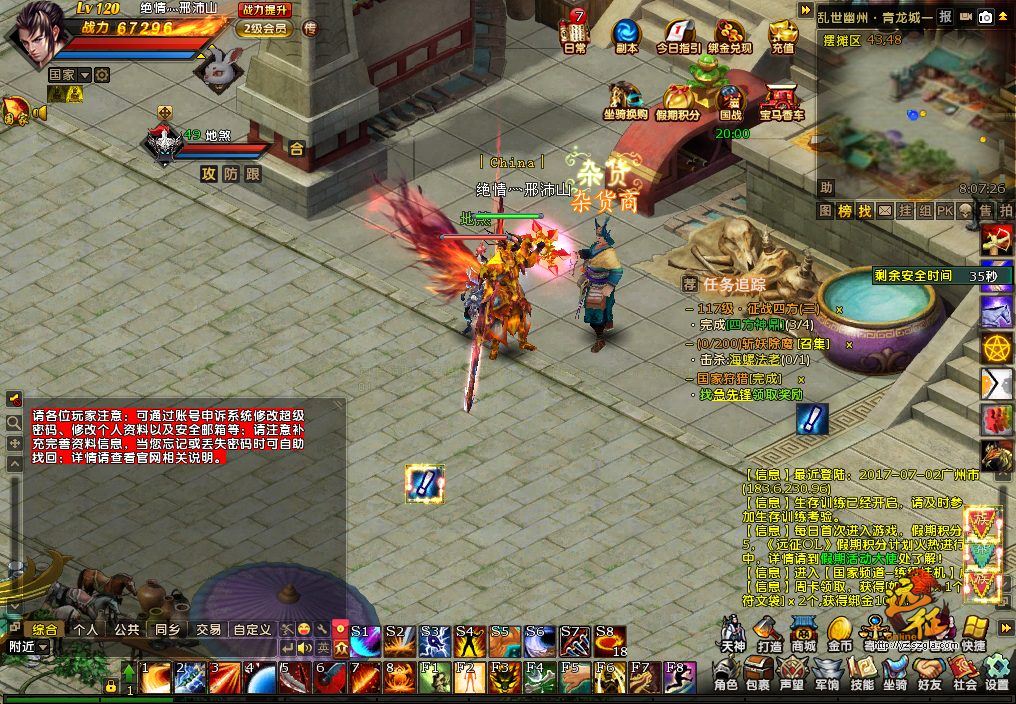1016x704 pixels.
Task: Open the 国战 nation war event
Action: pos(731,100)
